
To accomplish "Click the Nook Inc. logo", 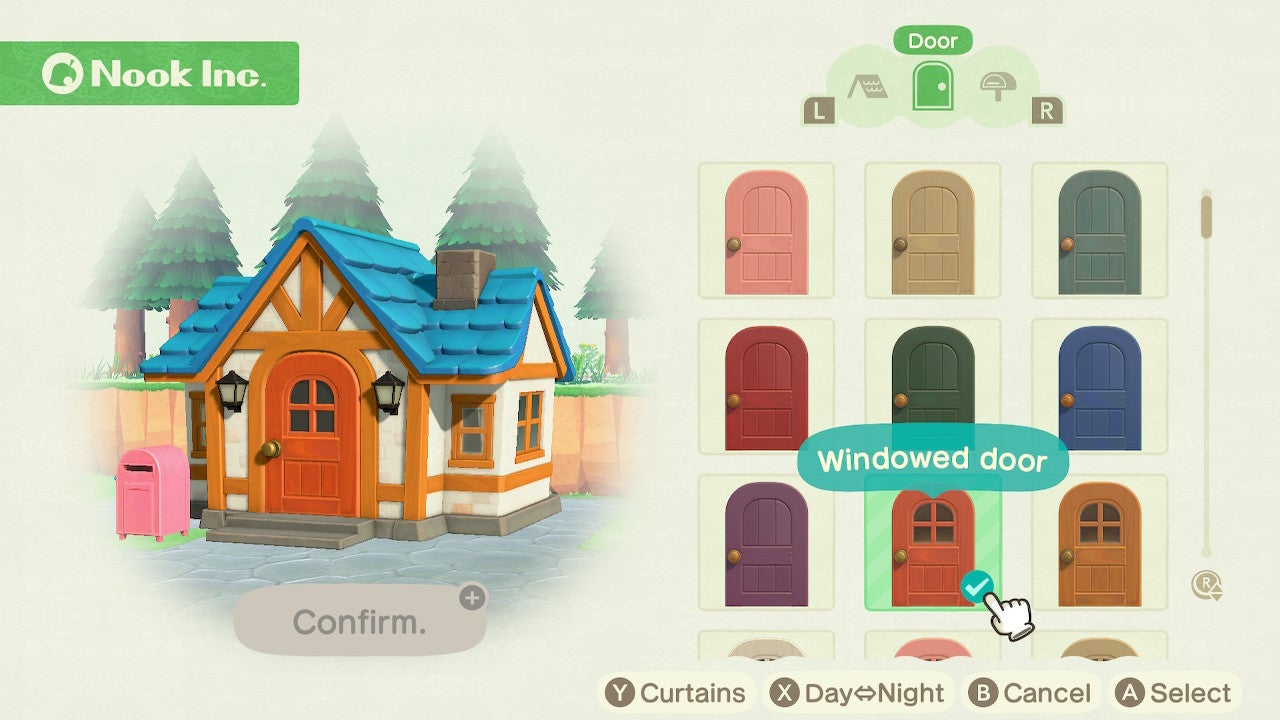I will (152, 74).
